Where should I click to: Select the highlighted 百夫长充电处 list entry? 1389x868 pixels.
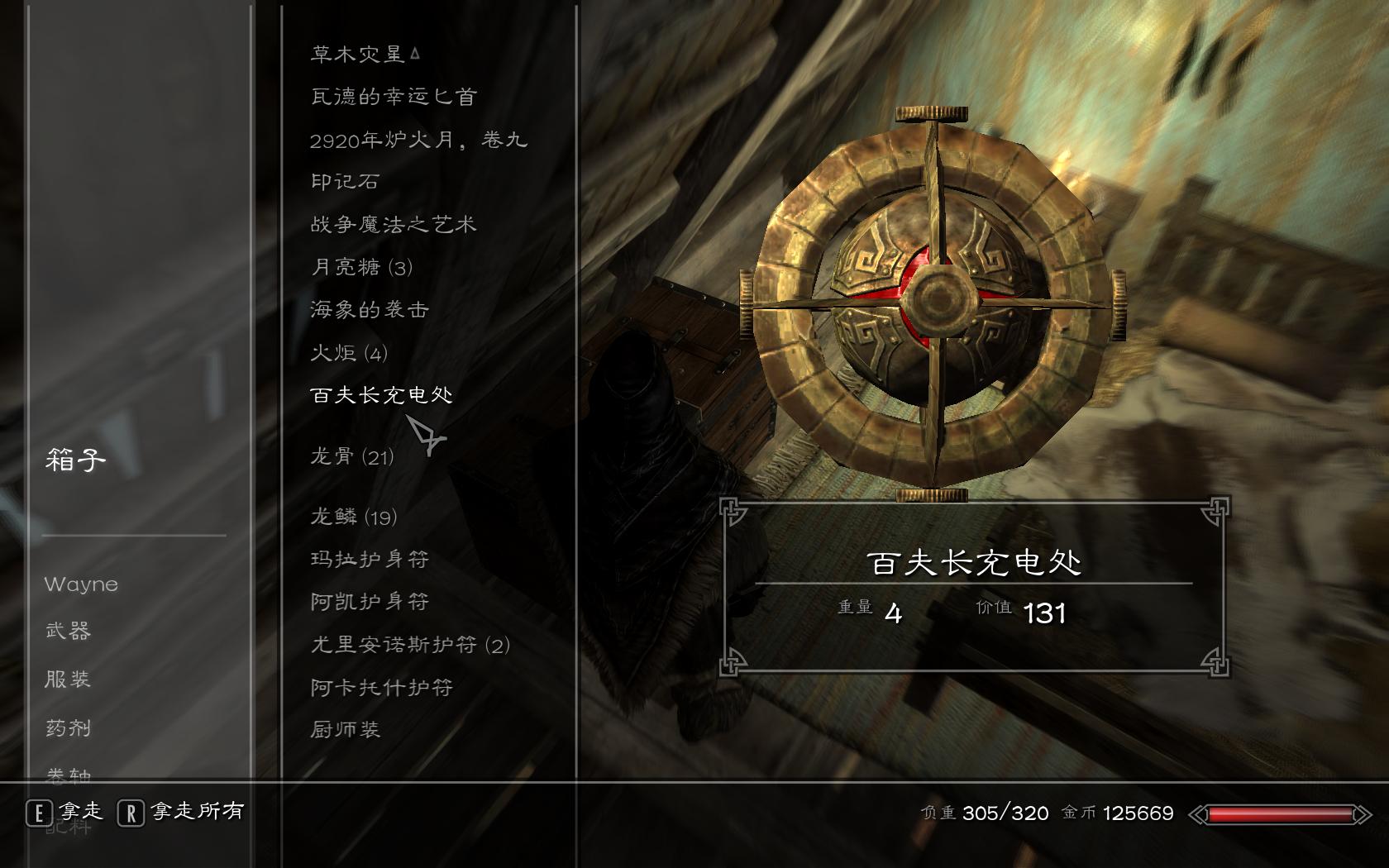382,395
